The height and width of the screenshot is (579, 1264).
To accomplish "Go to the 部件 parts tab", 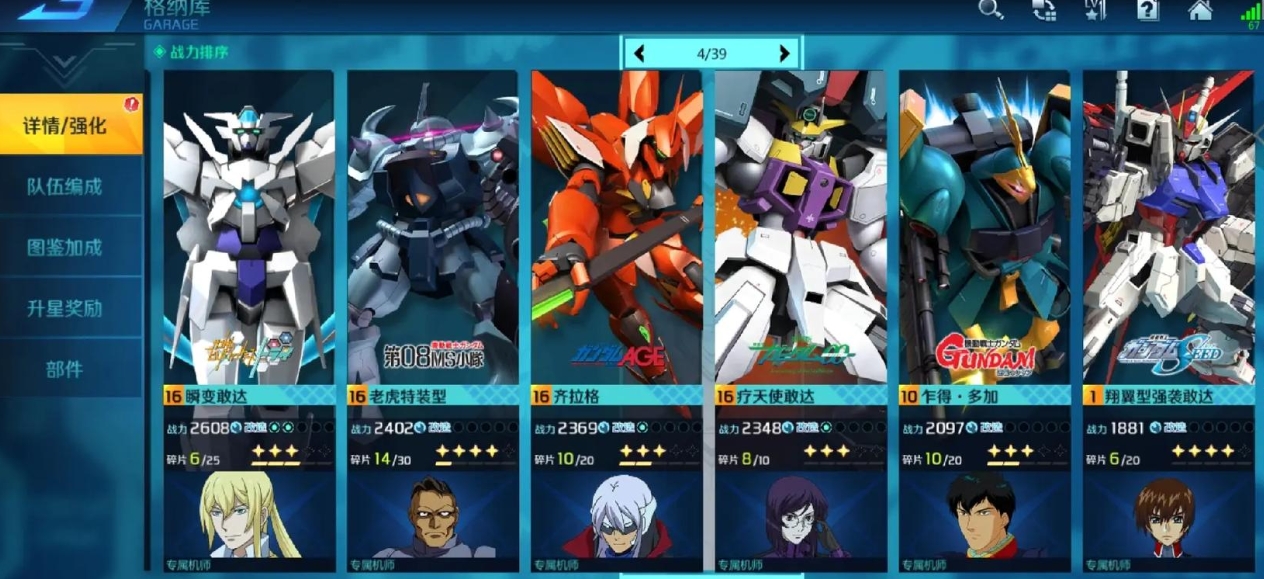I will (x=66, y=370).
